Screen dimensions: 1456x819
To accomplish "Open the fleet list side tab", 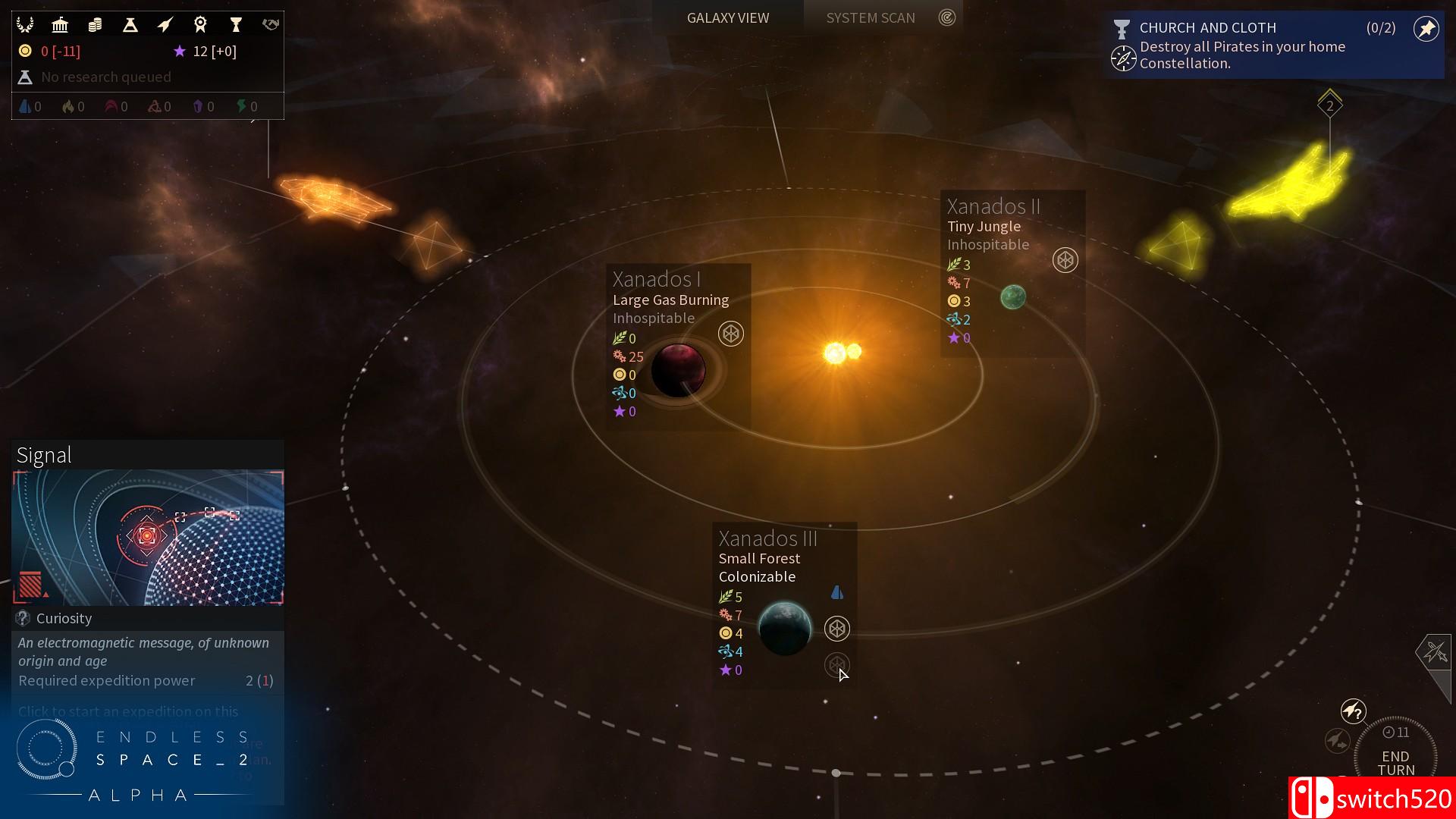I will tap(1434, 651).
